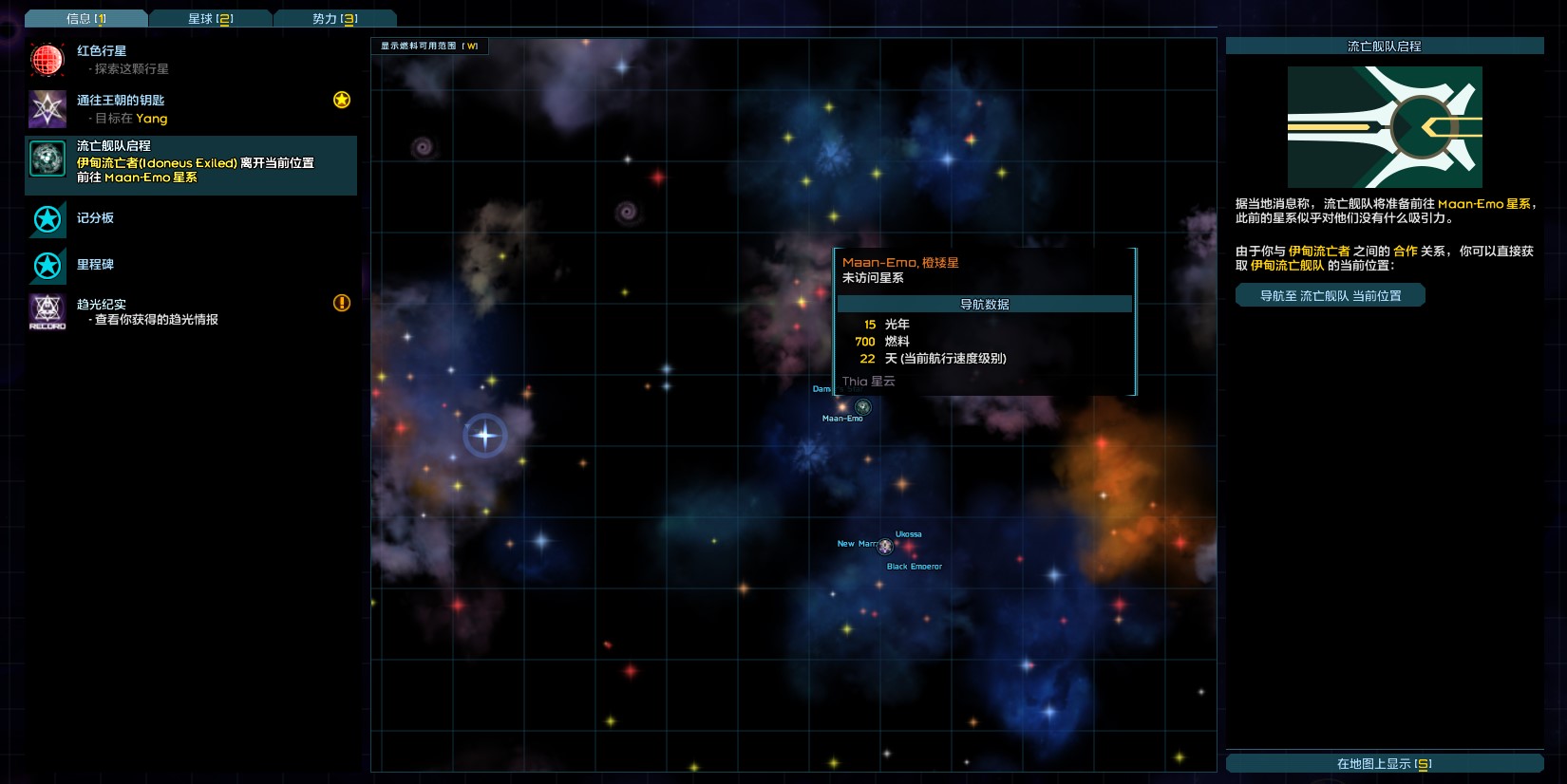Toggle 显示燃料可用范围 on the map

pos(429,46)
